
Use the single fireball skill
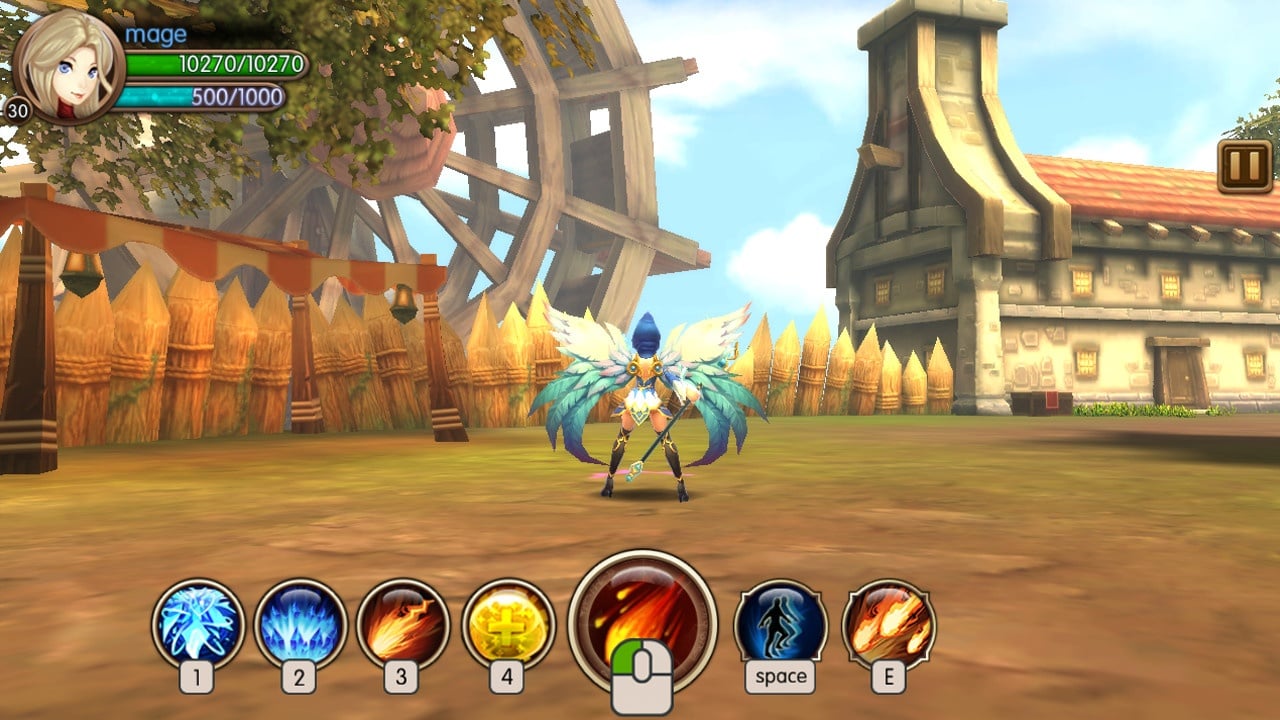coord(403,625)
